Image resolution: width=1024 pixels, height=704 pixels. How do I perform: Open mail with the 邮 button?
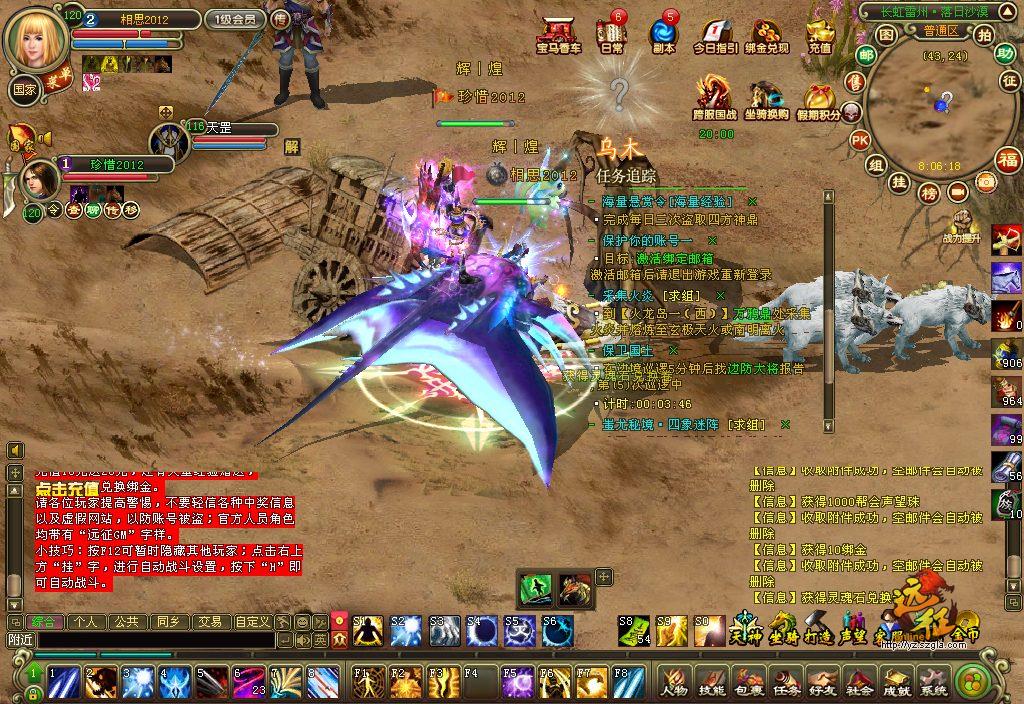pos(855,82)
